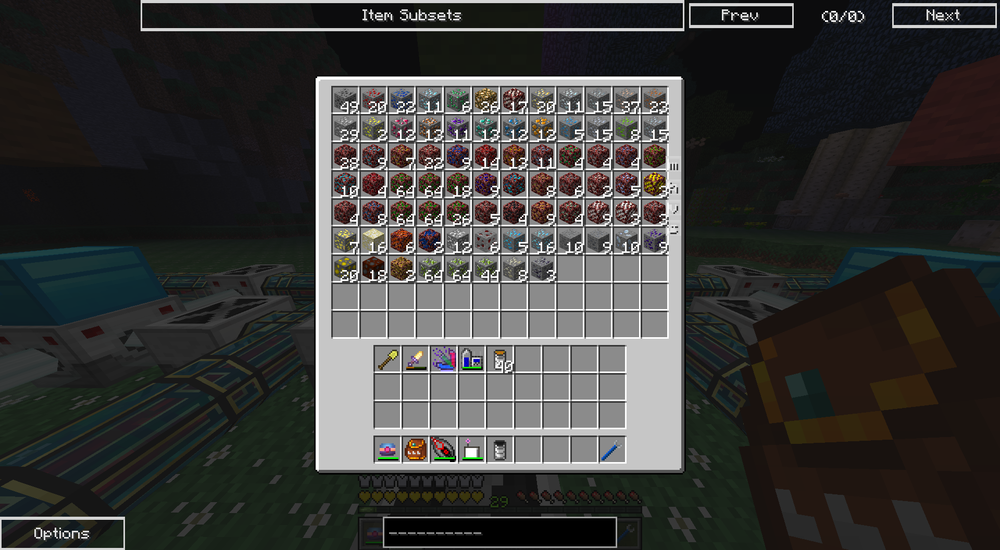The image size is (1000, 550).
Task: Pick up the dark block stack of 18
Action: click(x=373, y=268)
